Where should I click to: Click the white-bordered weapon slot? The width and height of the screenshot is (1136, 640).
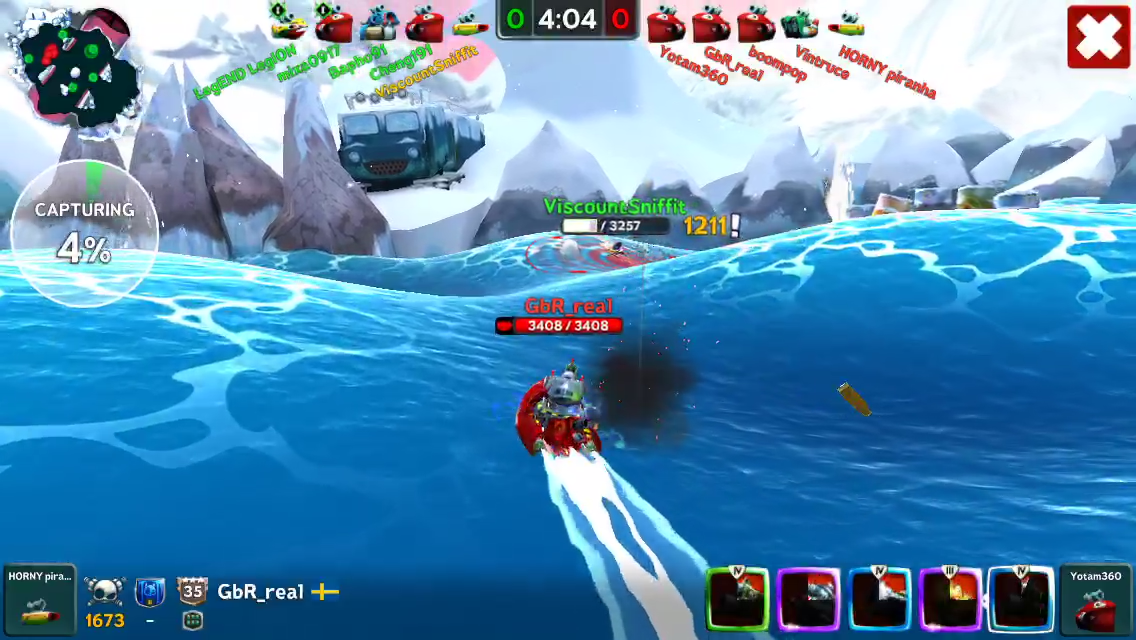click(x=1020, y=600)
